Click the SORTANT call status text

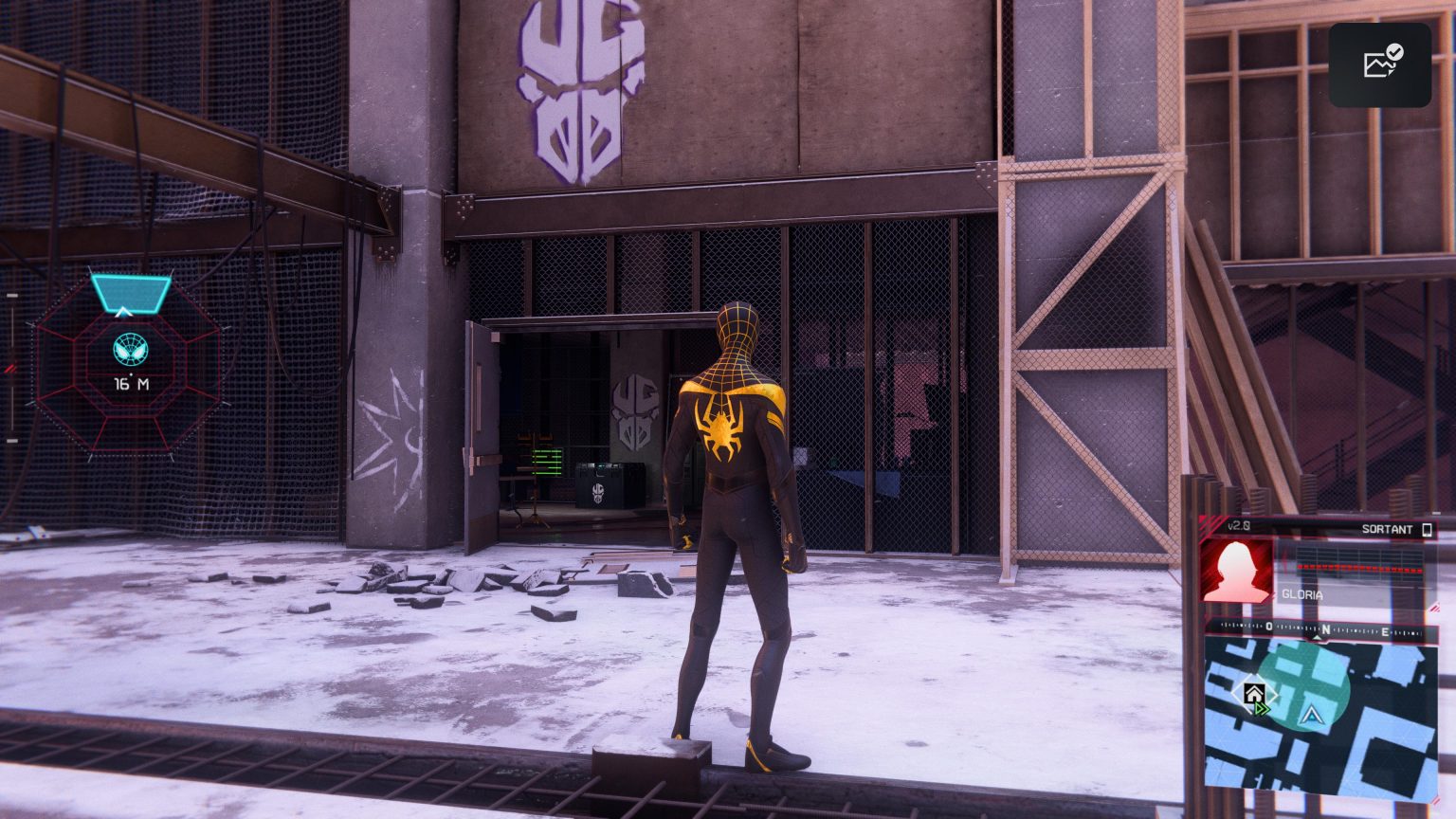click(1387, 528)
